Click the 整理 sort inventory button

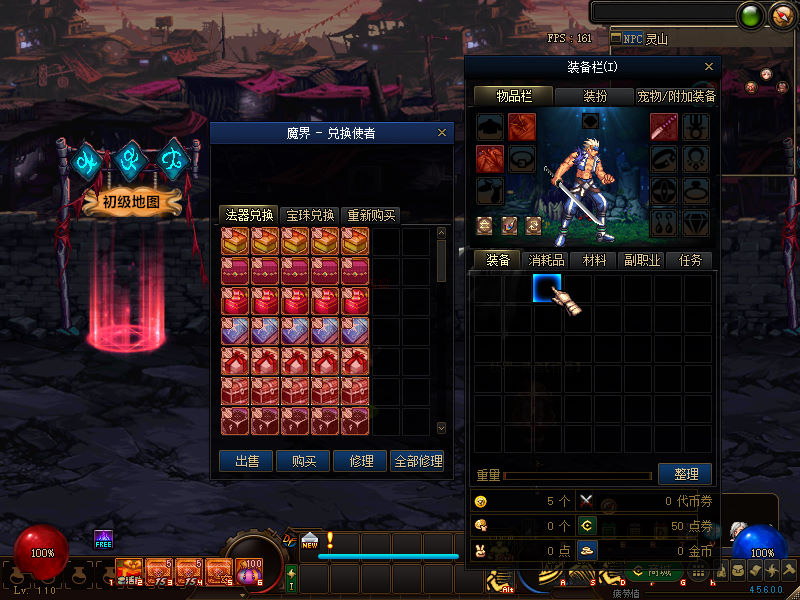pyautogui.click(x=685, y=474)
